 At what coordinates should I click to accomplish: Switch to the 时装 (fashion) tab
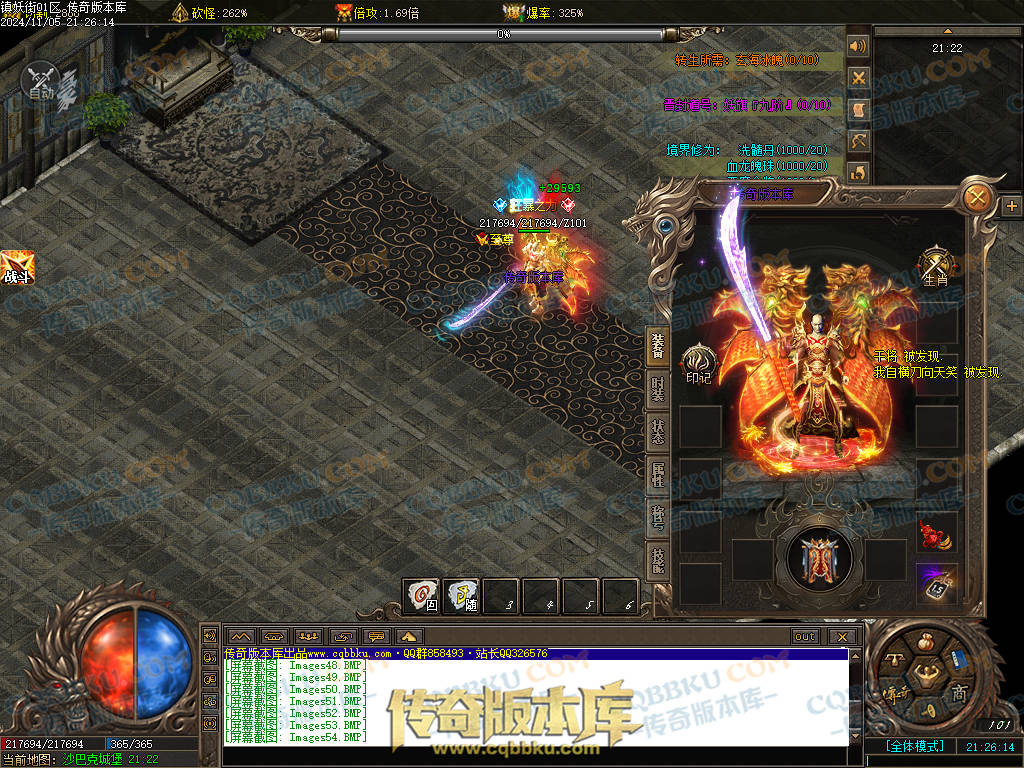click(658, 391)
